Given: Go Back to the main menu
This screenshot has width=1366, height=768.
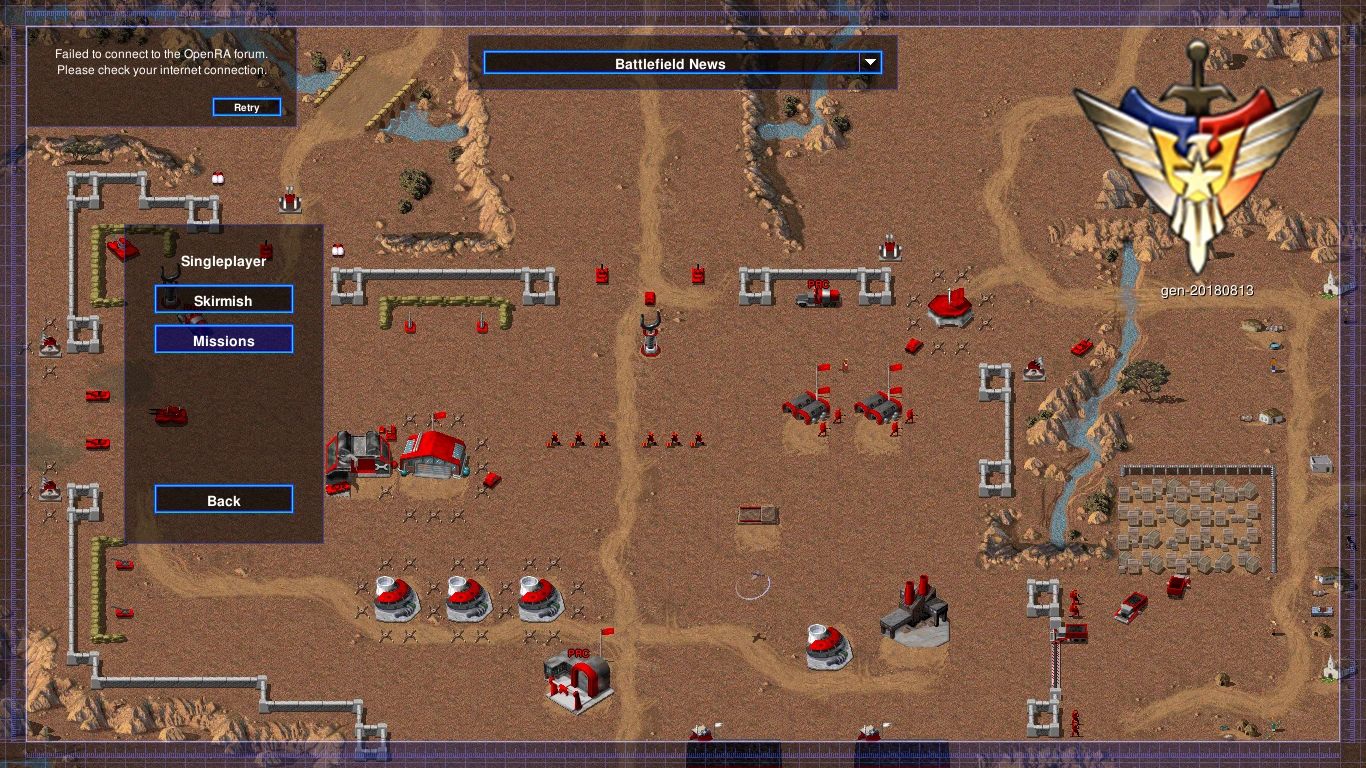Looking at the screenshot, I should coord(224,500).
